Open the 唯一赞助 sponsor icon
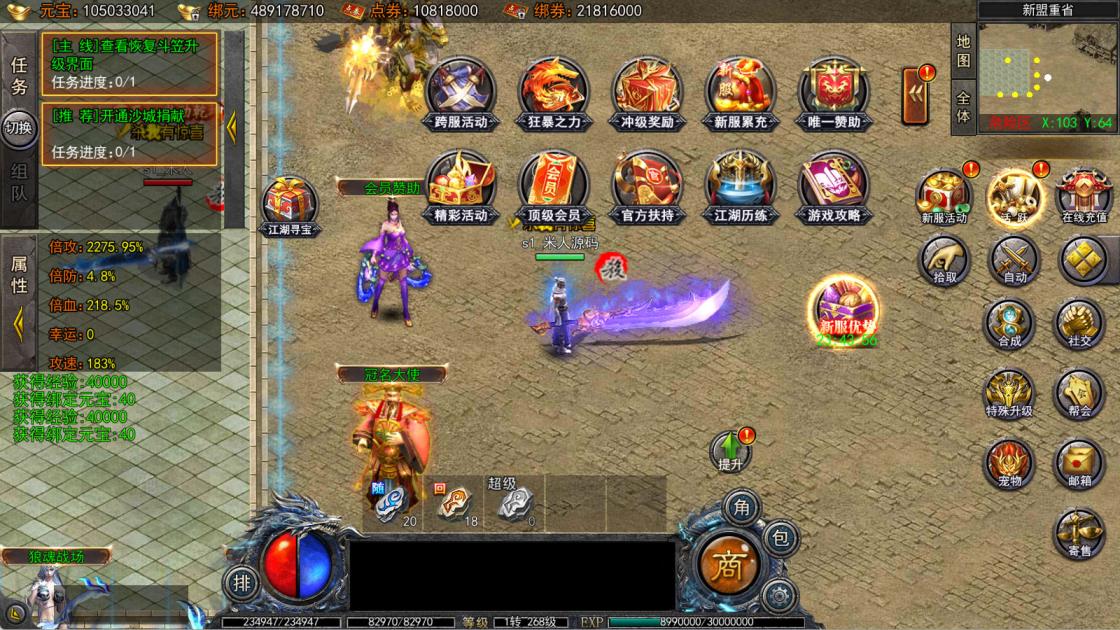 tap(833, 94)
